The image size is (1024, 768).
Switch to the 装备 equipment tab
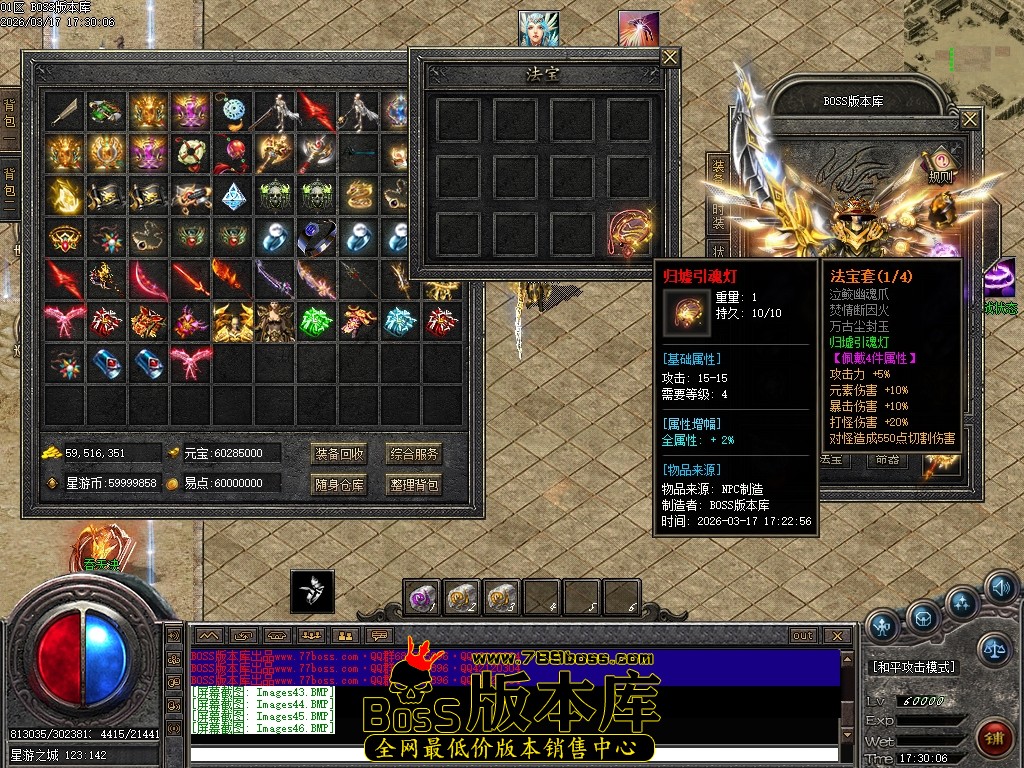(718, 172)
